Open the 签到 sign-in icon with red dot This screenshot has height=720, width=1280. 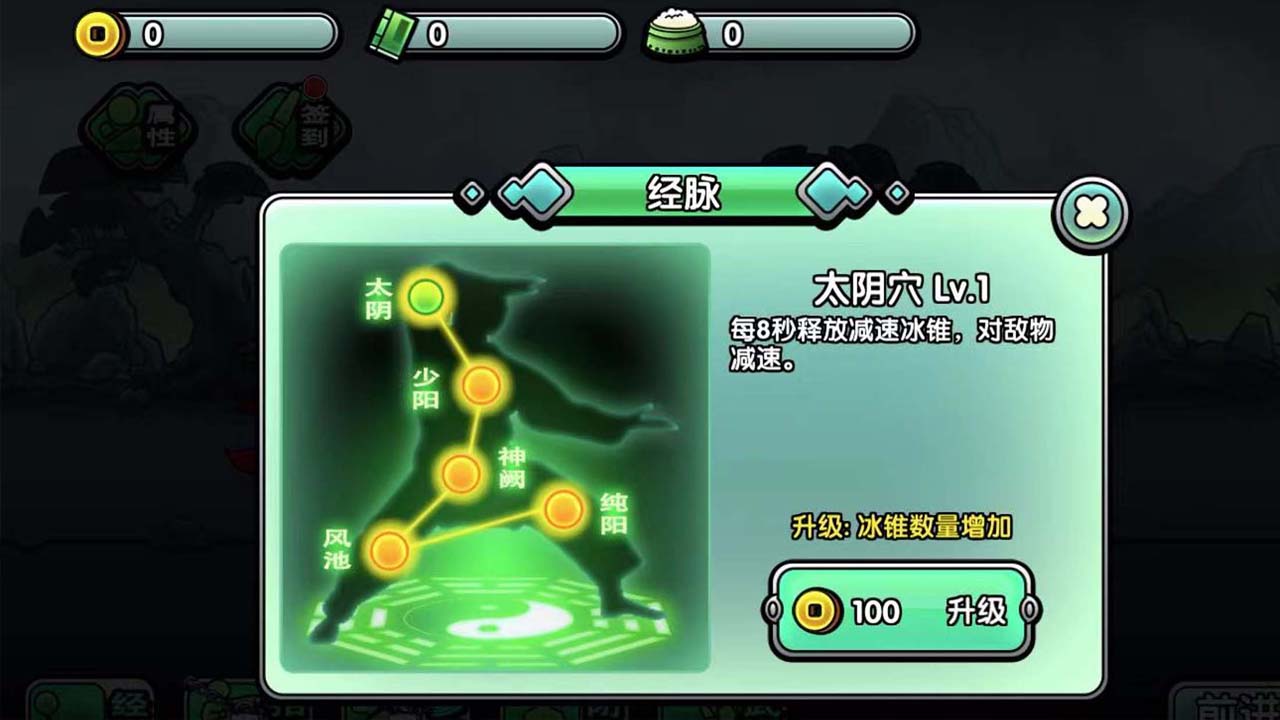coord(290,125)
